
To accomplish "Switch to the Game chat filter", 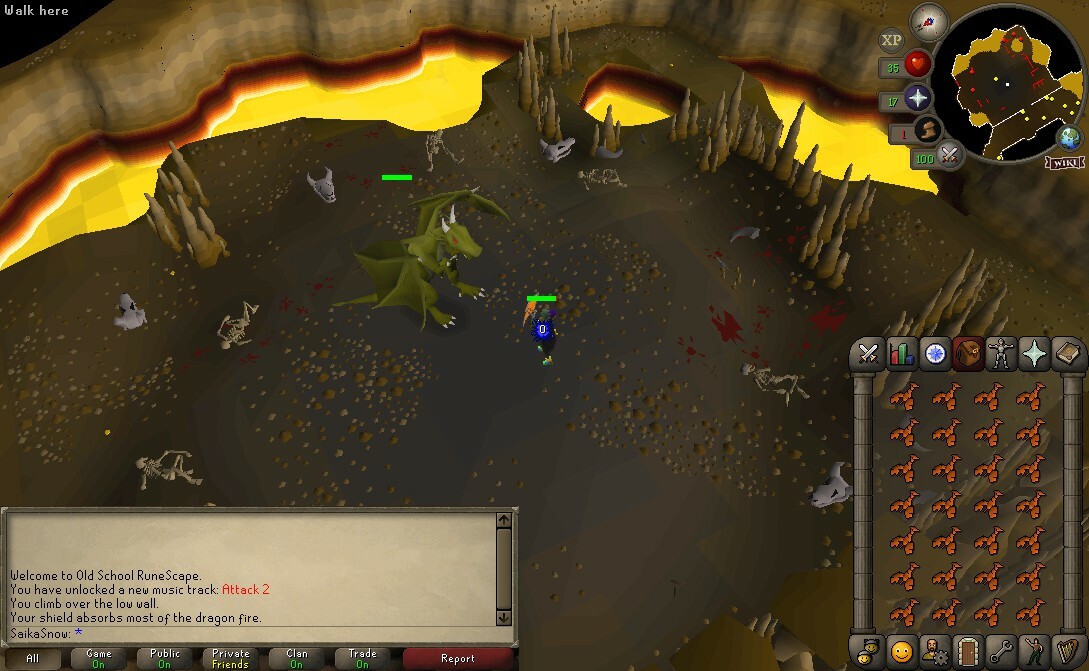I will (x=98, y=658).
